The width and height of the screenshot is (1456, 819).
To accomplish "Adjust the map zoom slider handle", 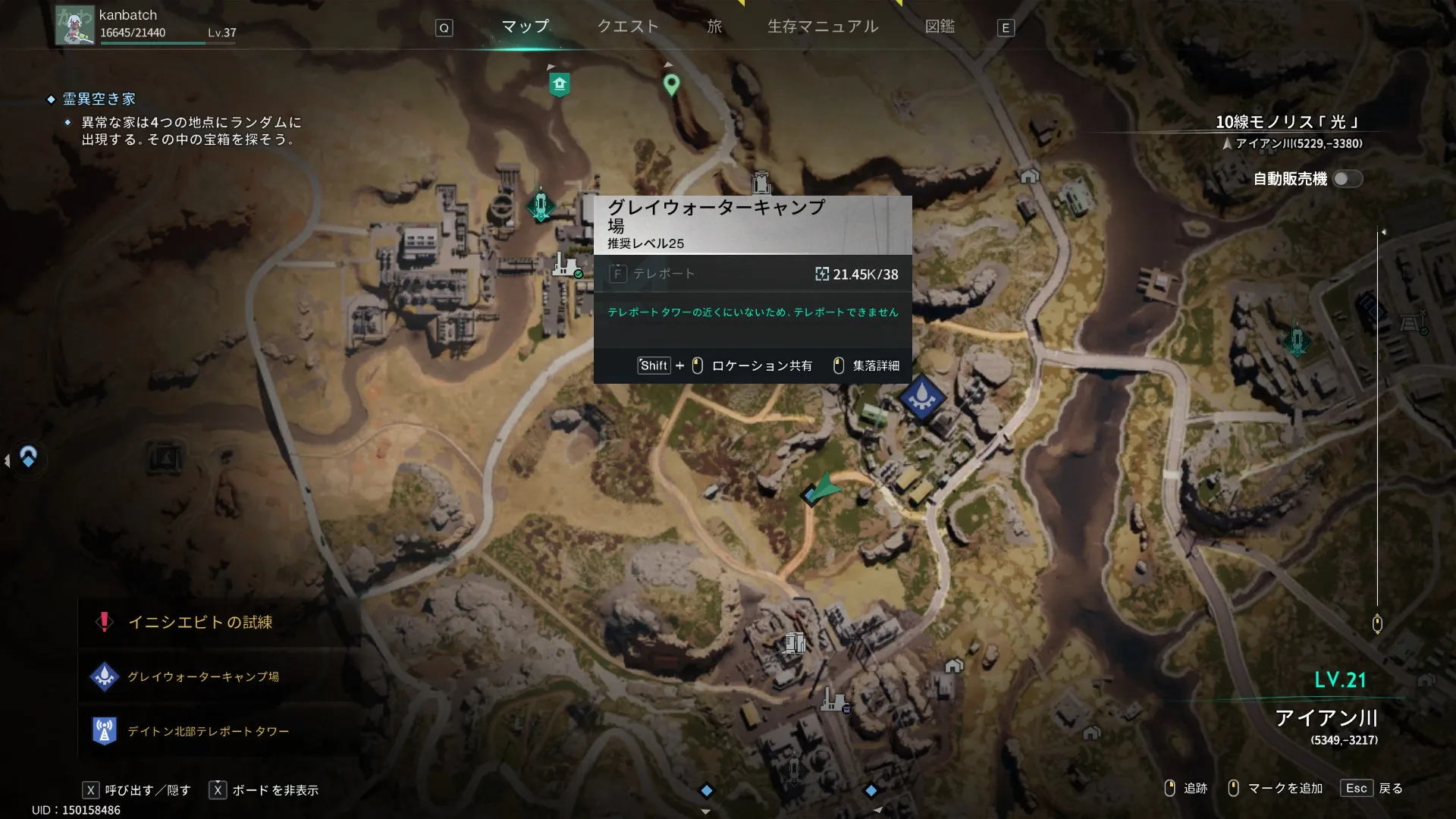I will pyautogui.click(x=1377, y=623).
